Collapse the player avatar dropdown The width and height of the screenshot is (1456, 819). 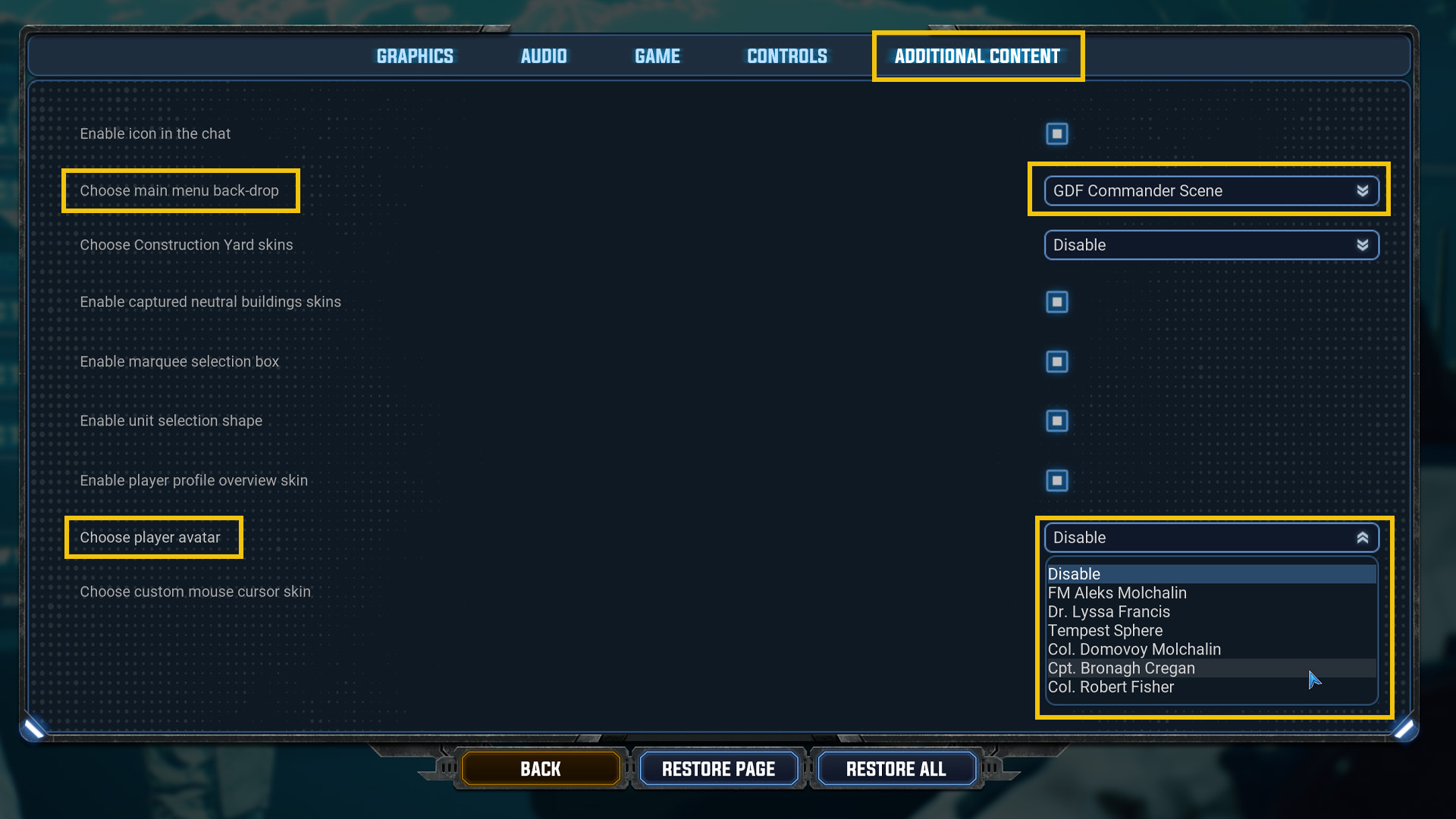[1210, 537]
